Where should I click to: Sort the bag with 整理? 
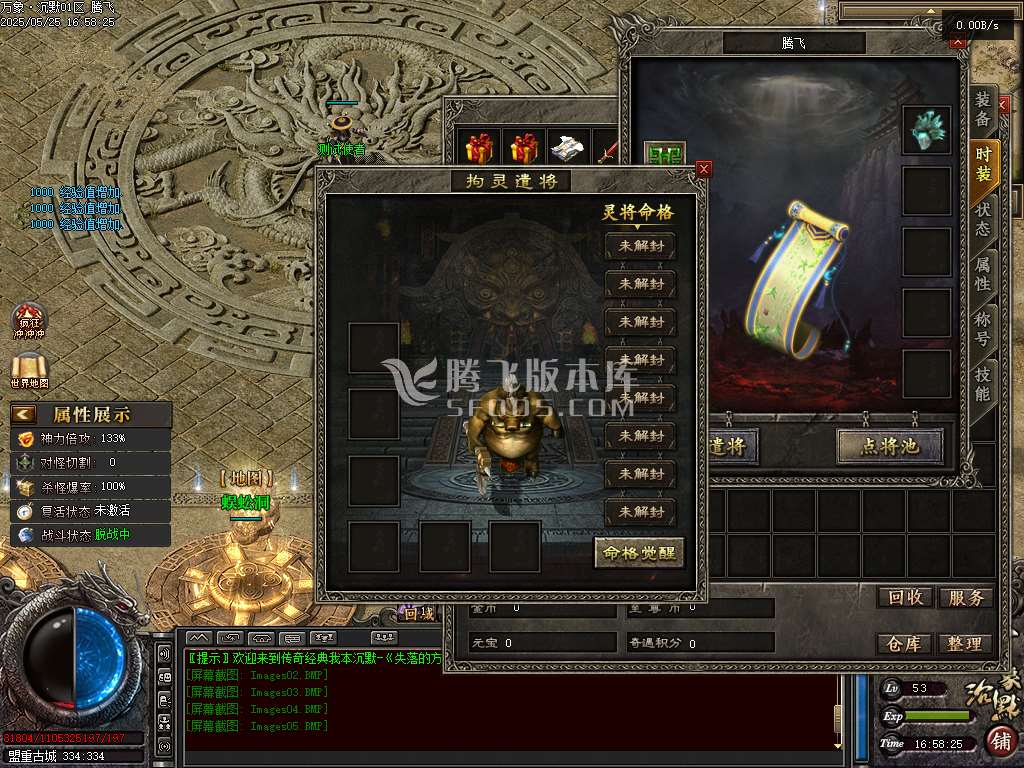pyautogui.click(x=965, y=644)
